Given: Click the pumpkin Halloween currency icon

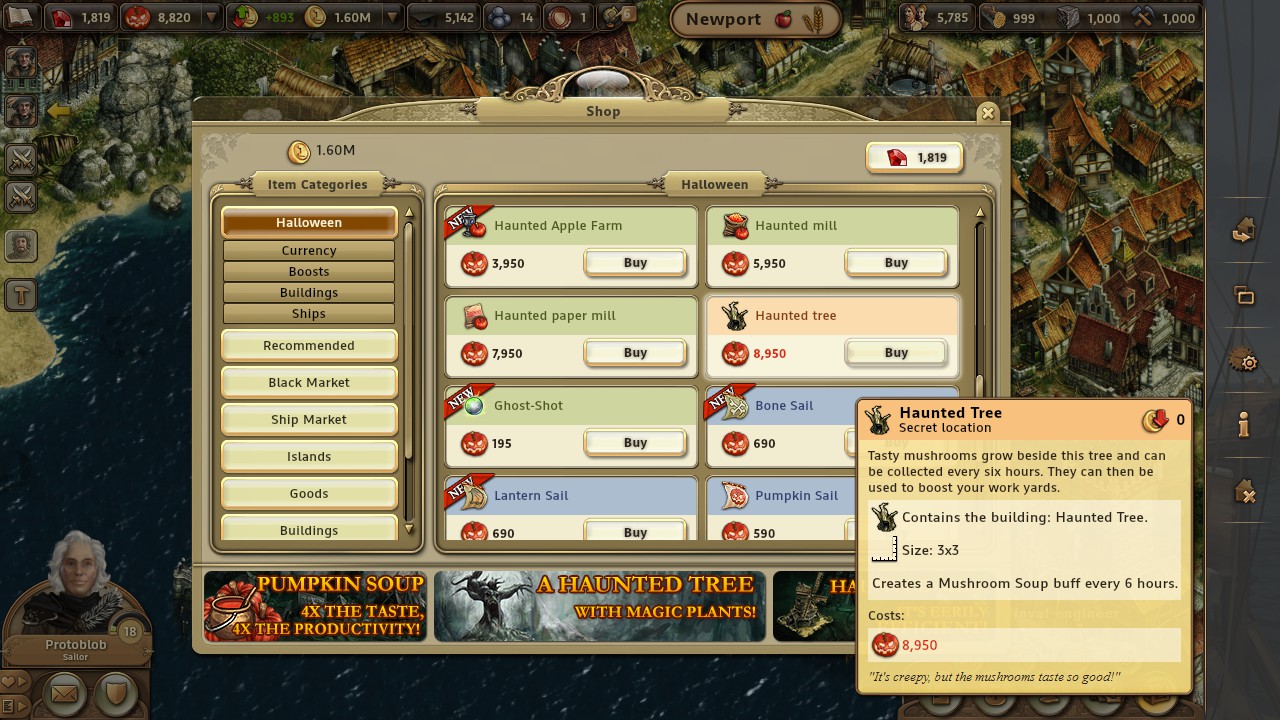Looking at the screenshot, I should [137, 17].
